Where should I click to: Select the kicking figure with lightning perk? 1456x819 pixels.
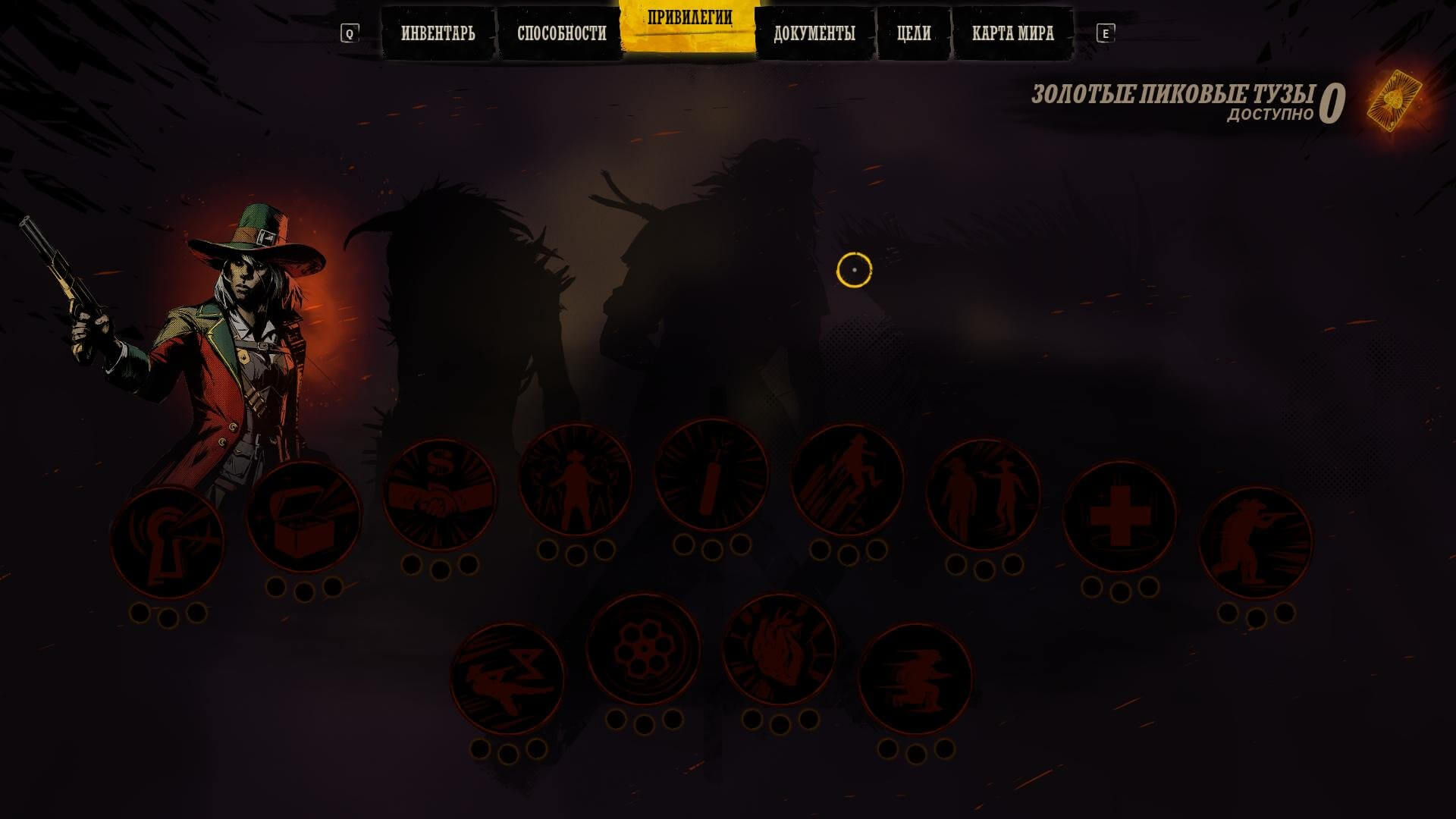507,679
